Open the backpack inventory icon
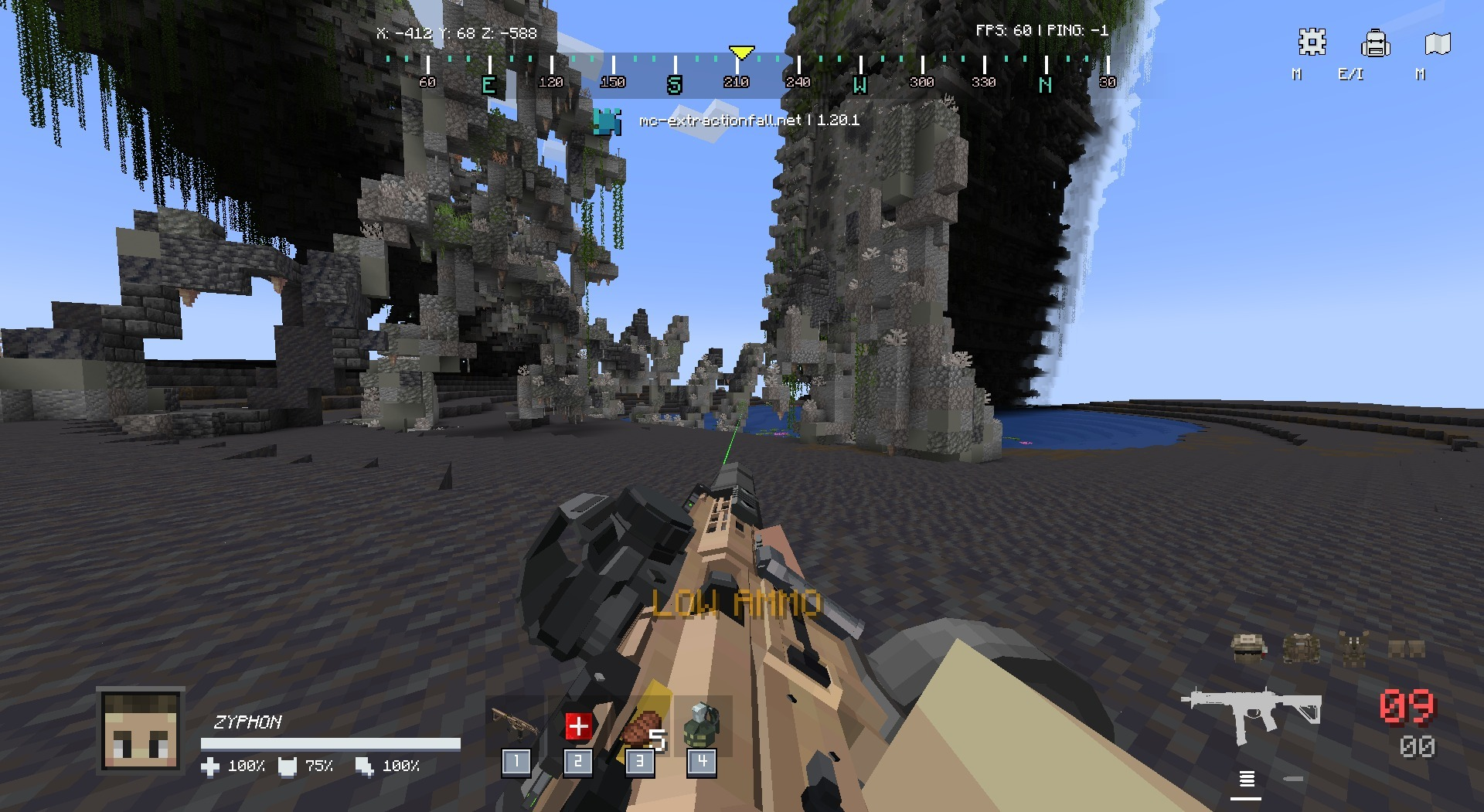1484x812 pixels. (1375, 43)
